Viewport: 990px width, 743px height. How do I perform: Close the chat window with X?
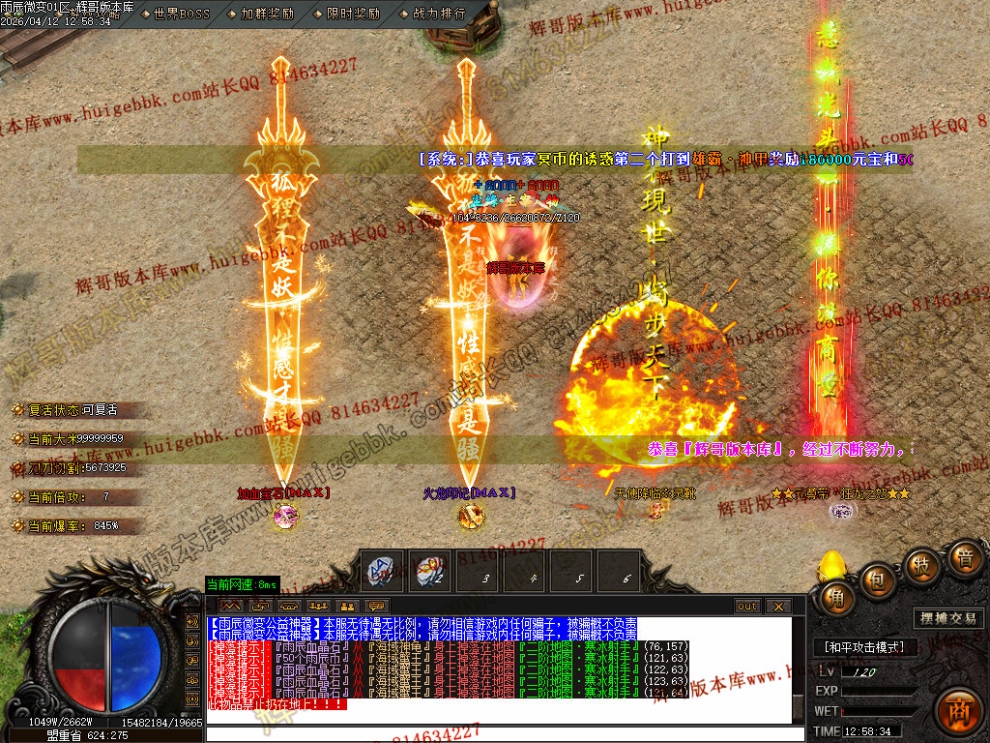tap(777, 606)
